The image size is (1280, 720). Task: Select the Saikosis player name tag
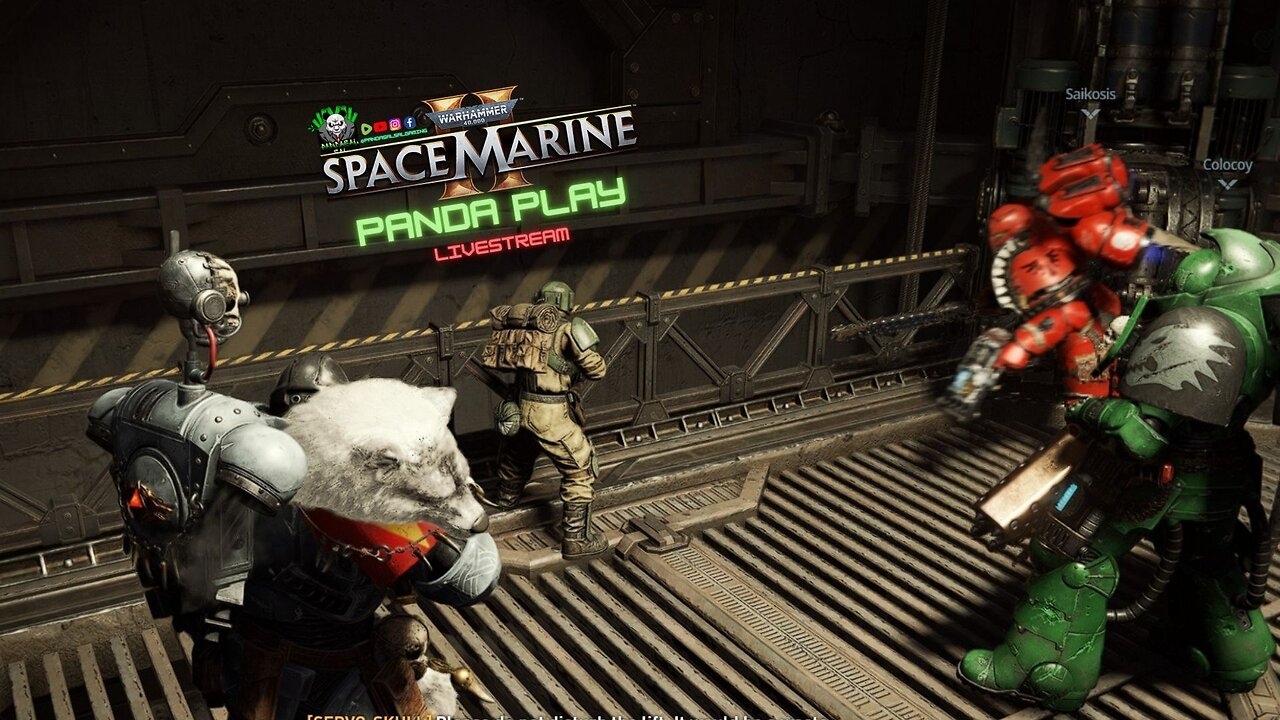(x=1090, y=95)
